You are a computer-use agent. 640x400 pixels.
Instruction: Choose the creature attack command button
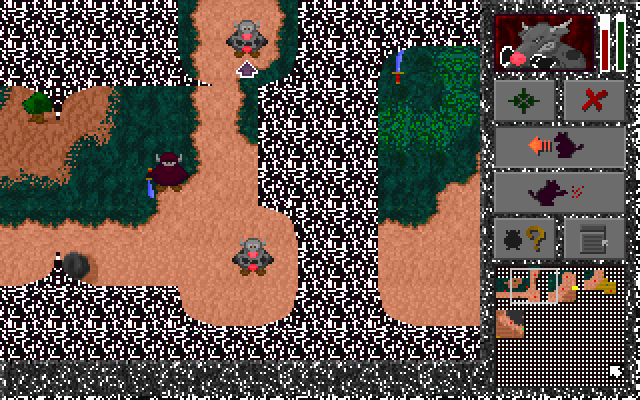pyautogui.click(x=560, y=192)
